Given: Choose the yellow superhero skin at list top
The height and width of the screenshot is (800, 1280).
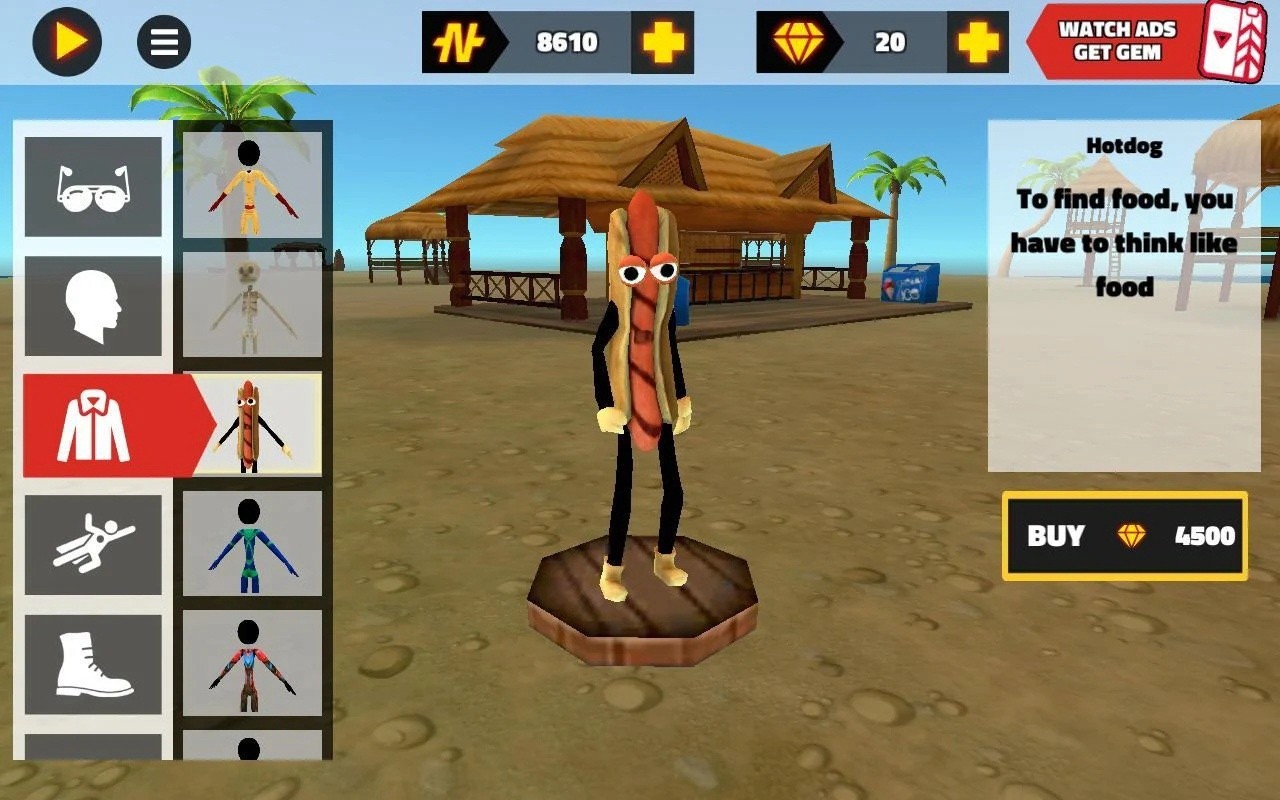Looking at the screenshot, I should 254,186.
